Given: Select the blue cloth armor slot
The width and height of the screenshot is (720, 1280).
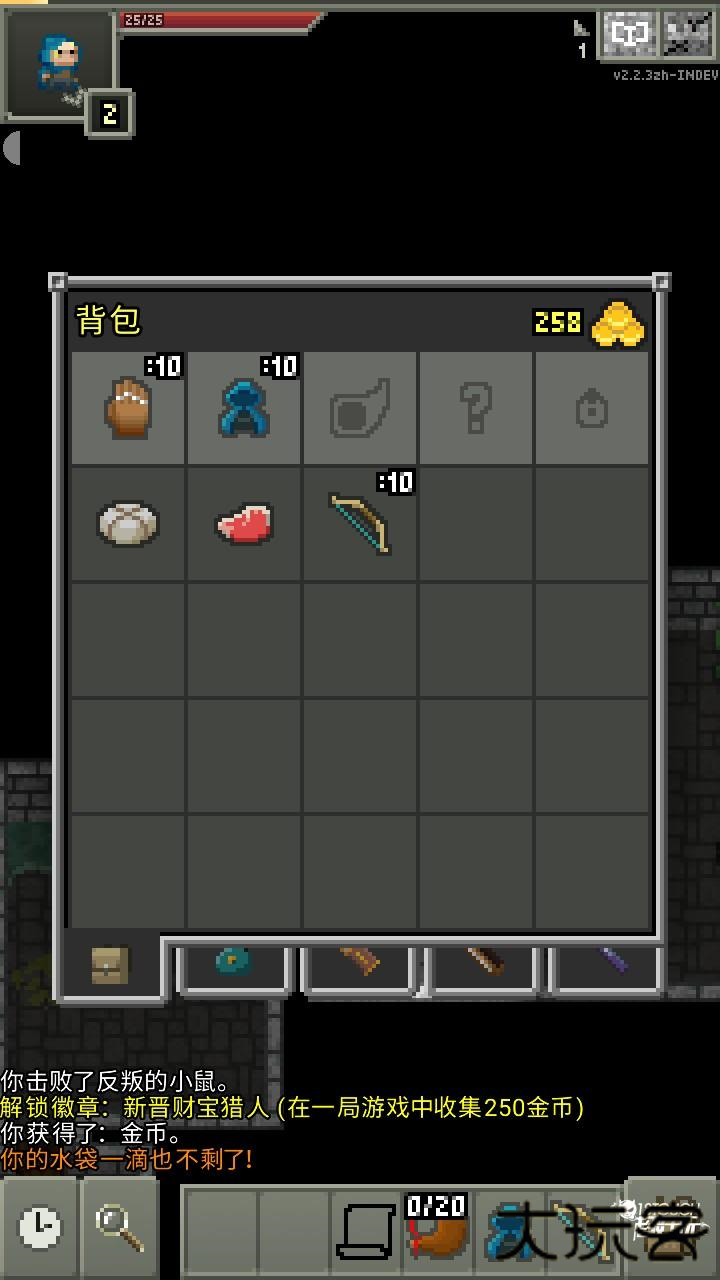Looking at the screenshot, I should coord(244,408).
